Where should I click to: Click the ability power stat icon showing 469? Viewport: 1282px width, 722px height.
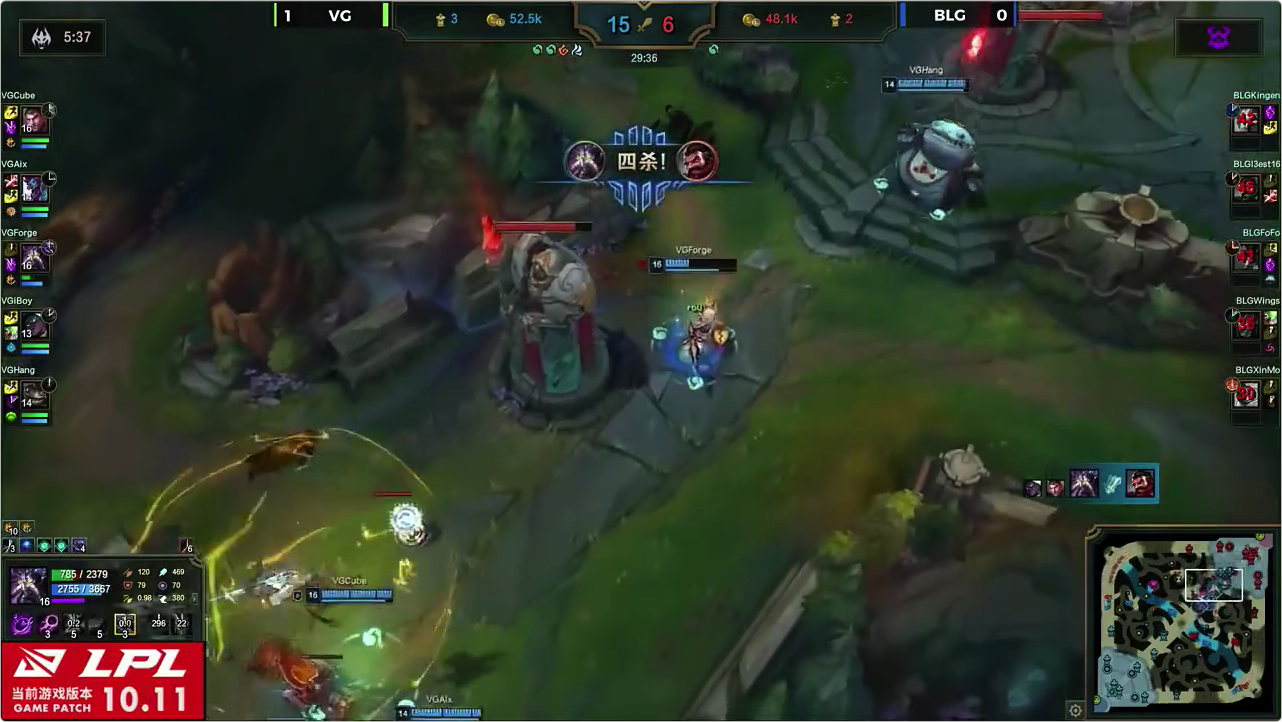(163, 572)
